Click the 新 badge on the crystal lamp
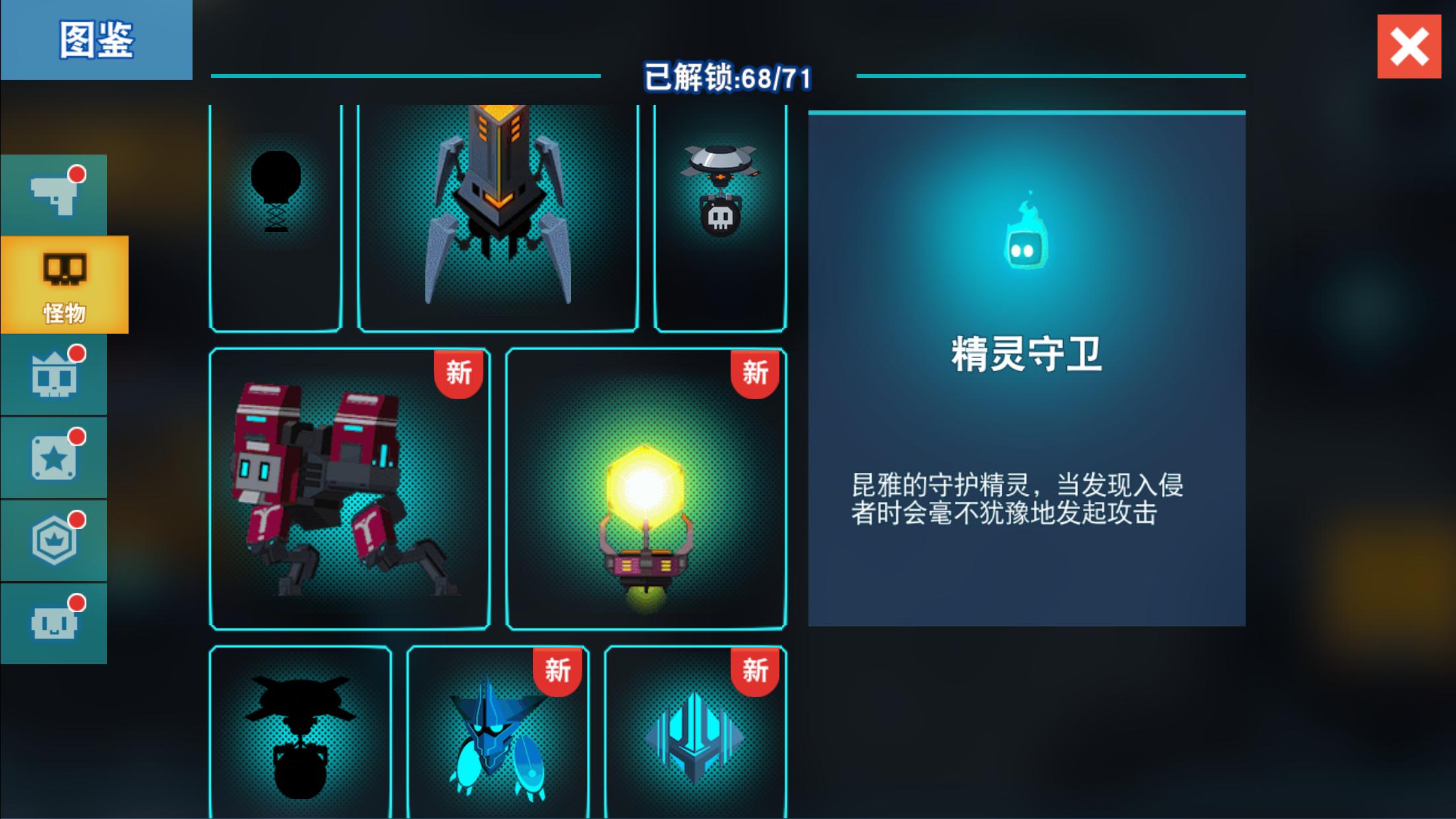 coord(756,373)
